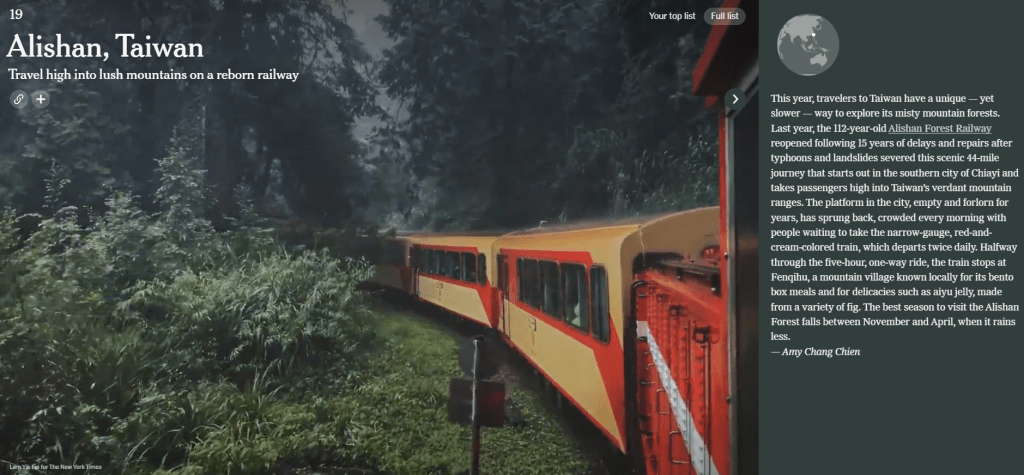
Task: Select the Full list tab
Action: click(x=724, y=16)
